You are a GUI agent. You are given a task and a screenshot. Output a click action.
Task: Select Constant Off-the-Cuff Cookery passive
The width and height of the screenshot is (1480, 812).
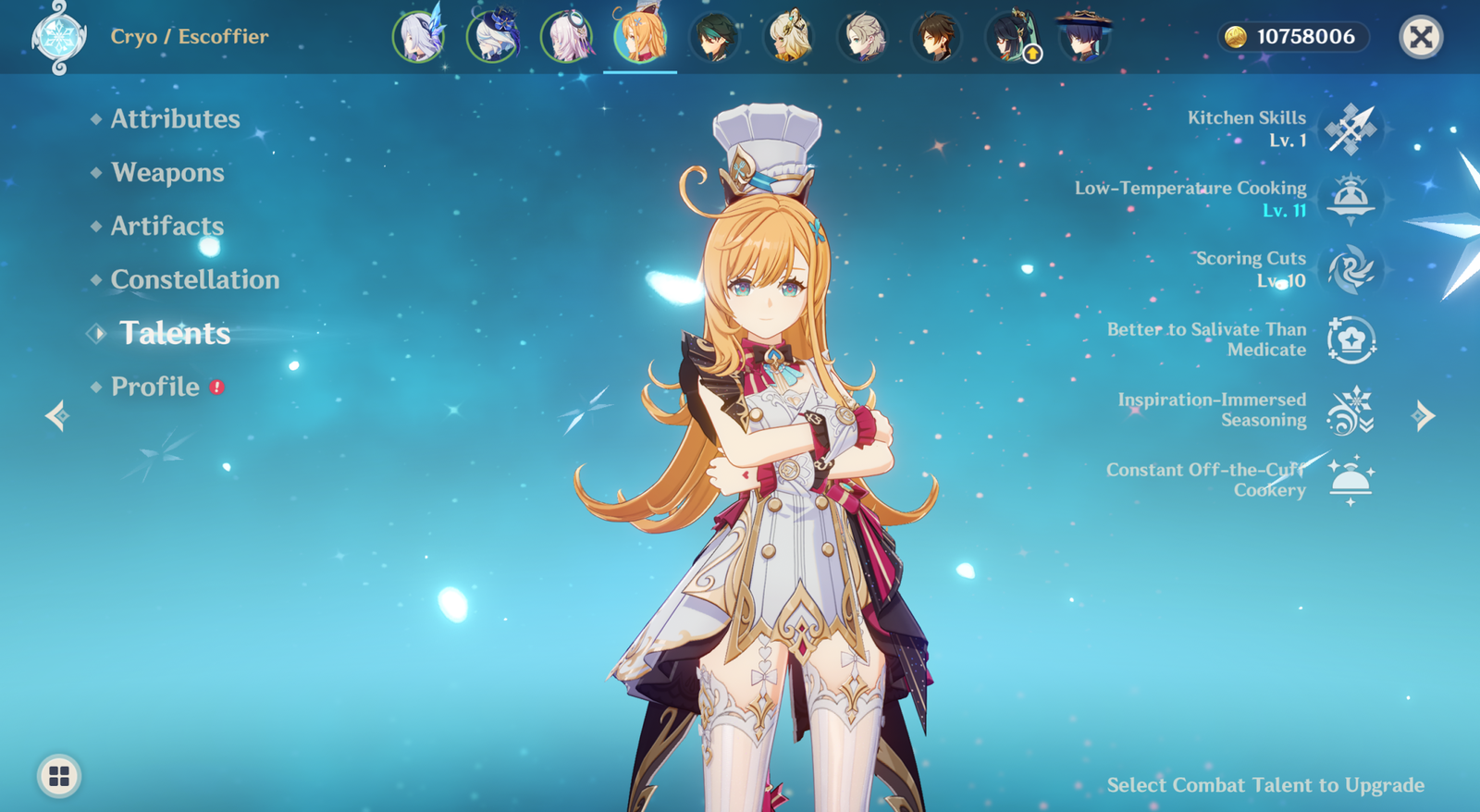pyautogui.click(x=1350, y=480)
